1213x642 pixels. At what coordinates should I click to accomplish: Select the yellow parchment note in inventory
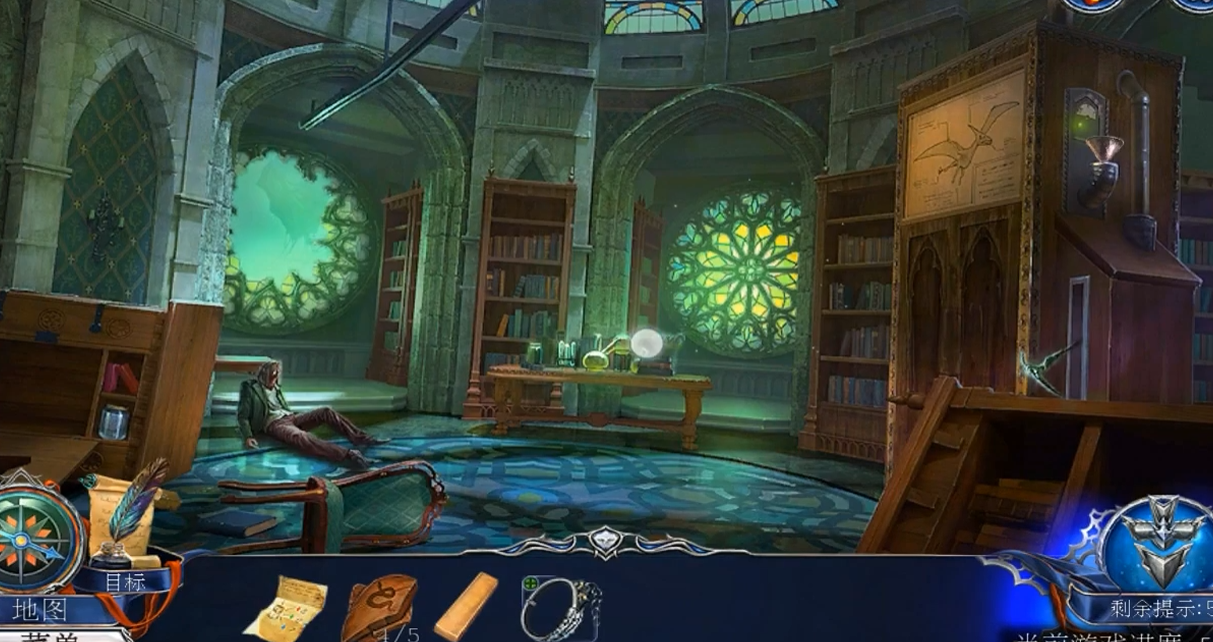coord(286,605)
